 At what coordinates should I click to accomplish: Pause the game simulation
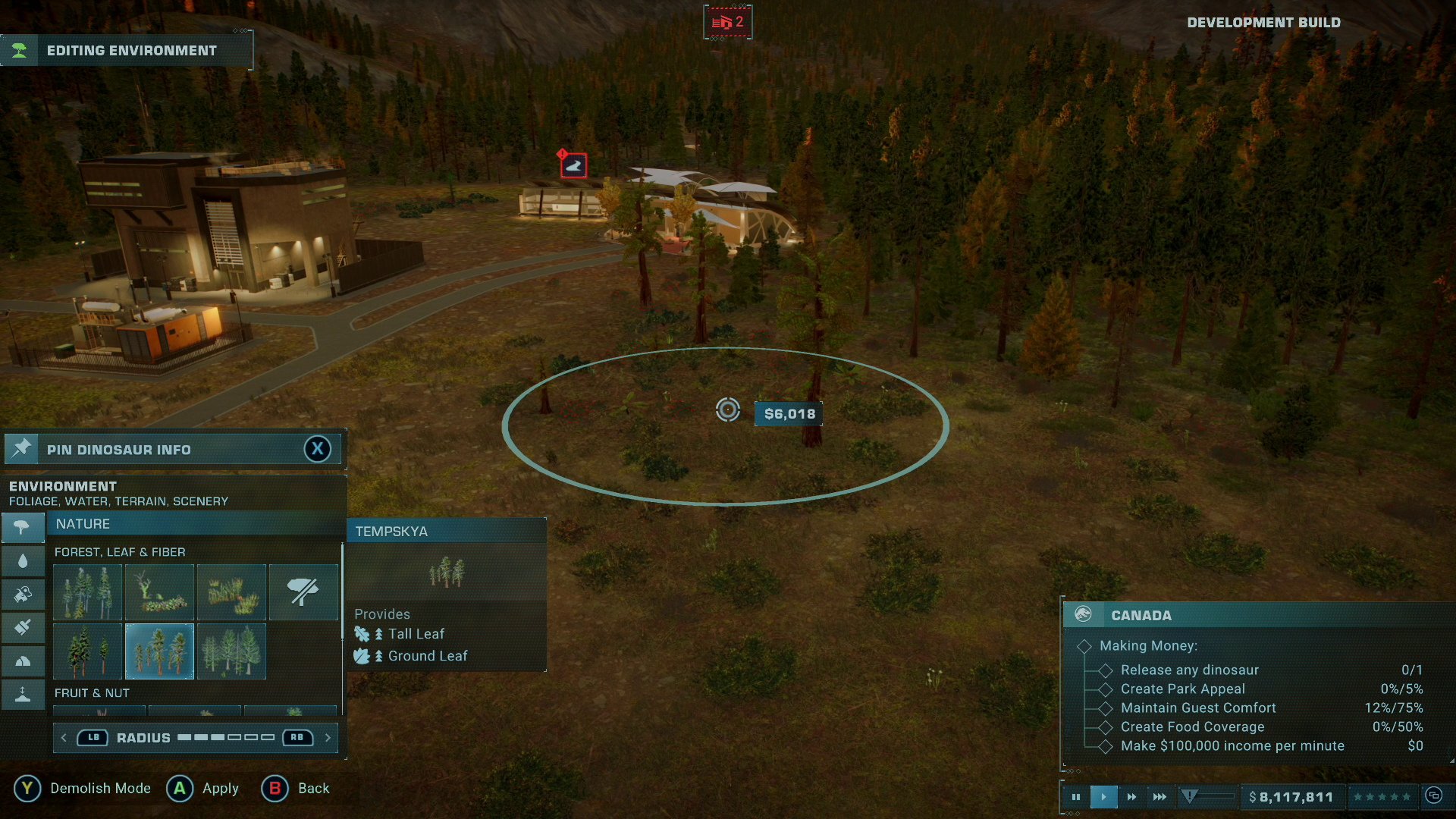(x=1076, y=796)
